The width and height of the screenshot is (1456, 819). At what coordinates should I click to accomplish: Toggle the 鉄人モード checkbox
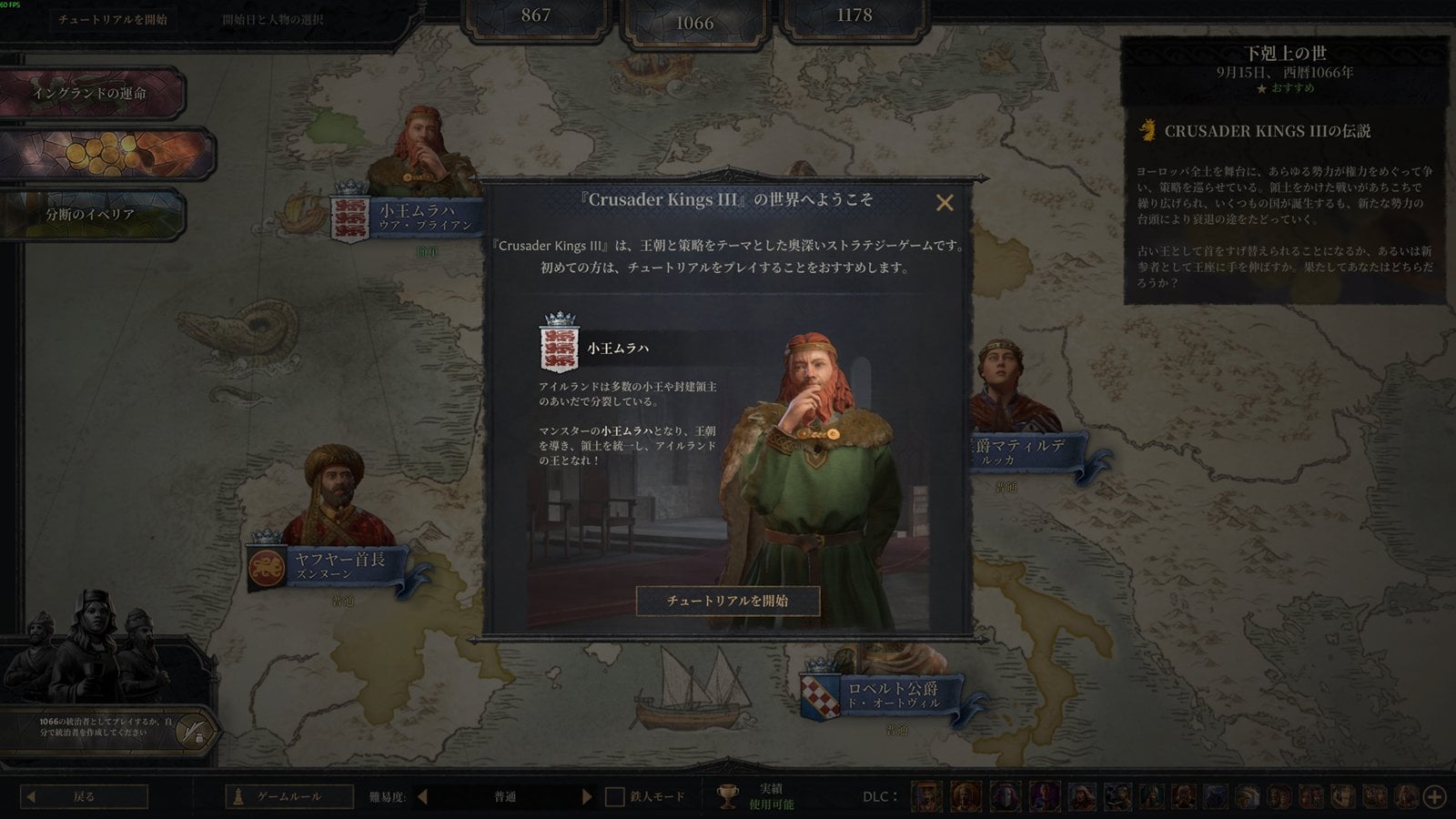pyautogui.click(x=615, y=797)
